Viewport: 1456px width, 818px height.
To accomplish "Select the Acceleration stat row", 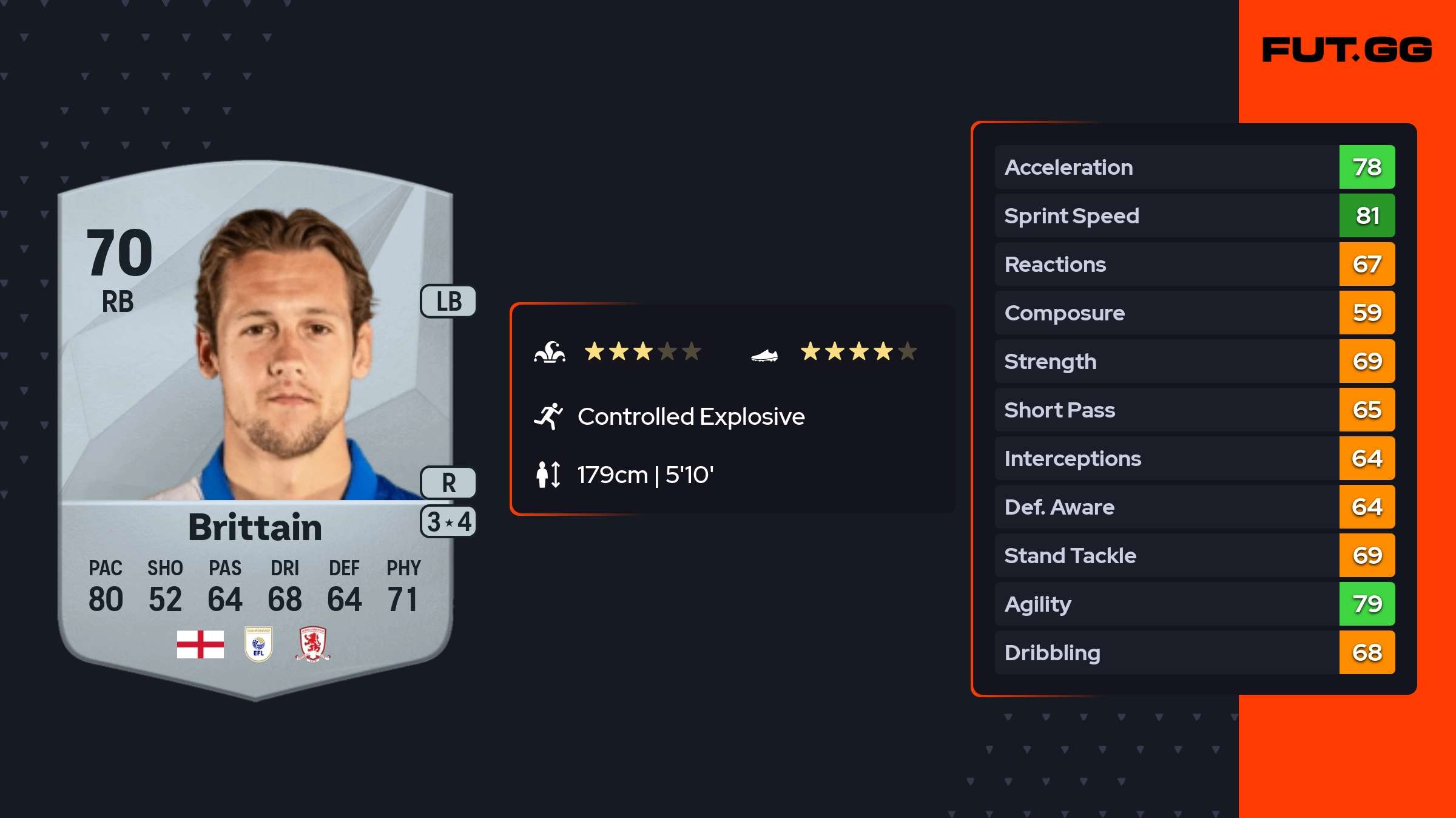I will (1194, 167).
